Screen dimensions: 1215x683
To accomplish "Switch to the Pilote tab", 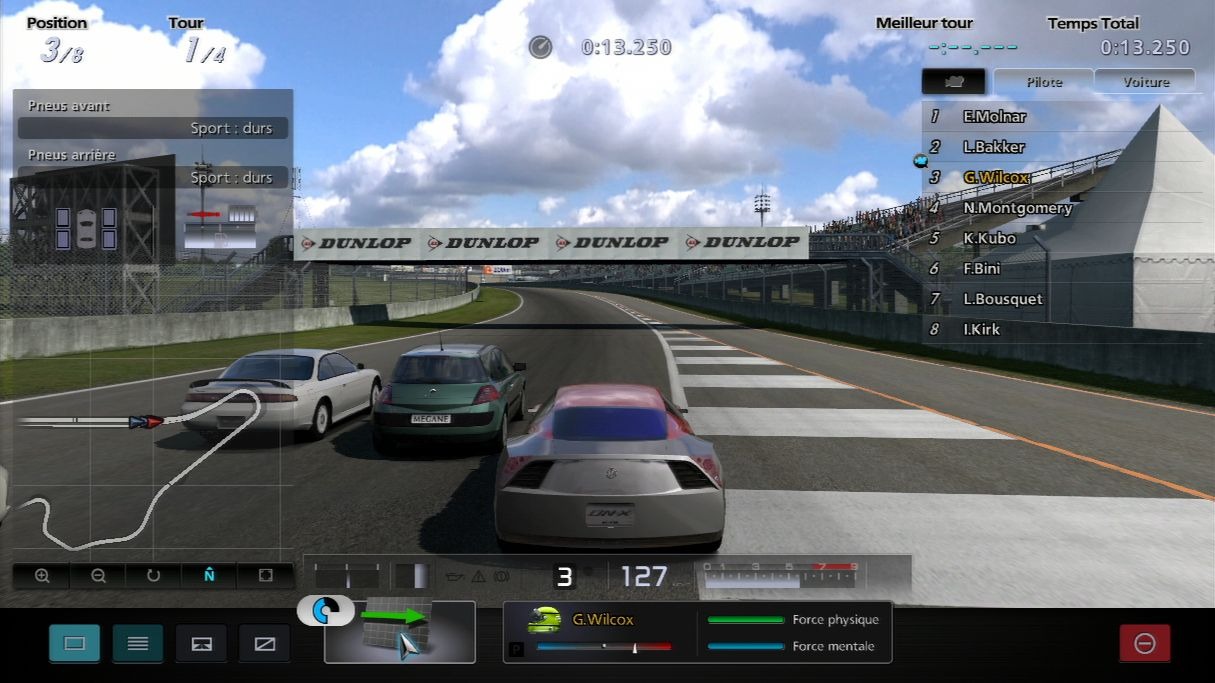I will (x=1043, y=82).
